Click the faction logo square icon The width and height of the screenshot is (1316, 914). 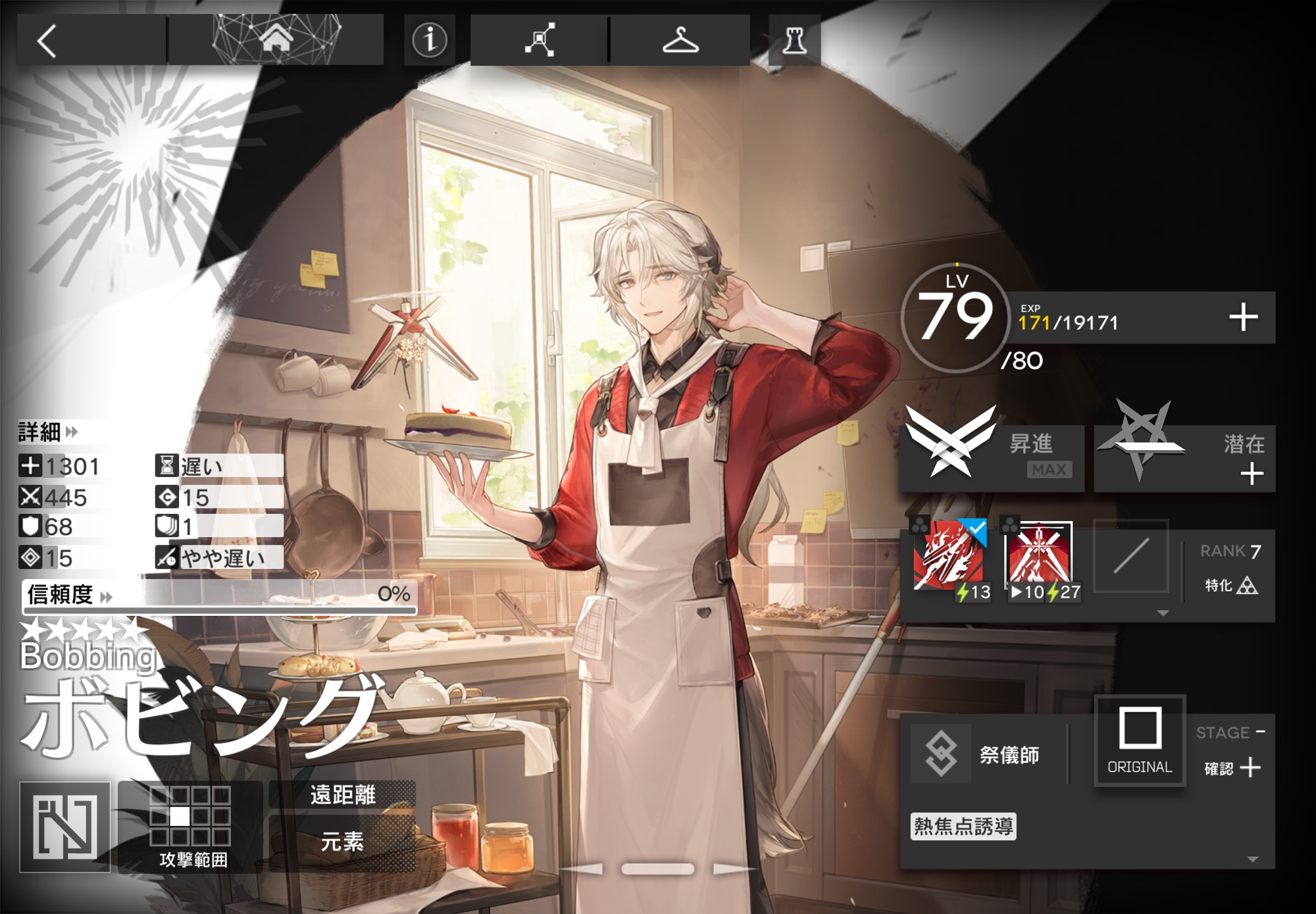coord(65,827)
